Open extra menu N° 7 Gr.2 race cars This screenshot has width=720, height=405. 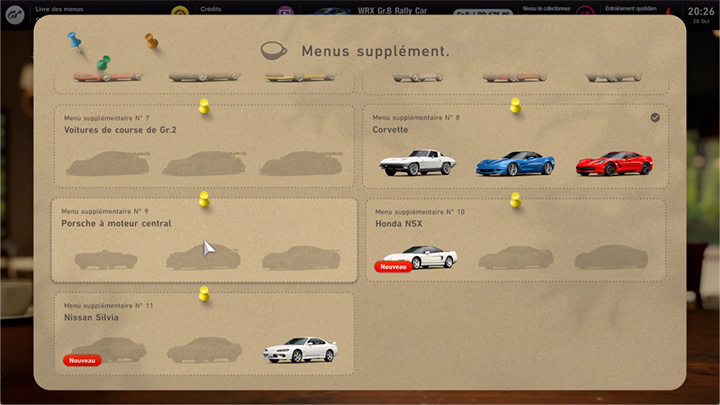coord(203,146)
